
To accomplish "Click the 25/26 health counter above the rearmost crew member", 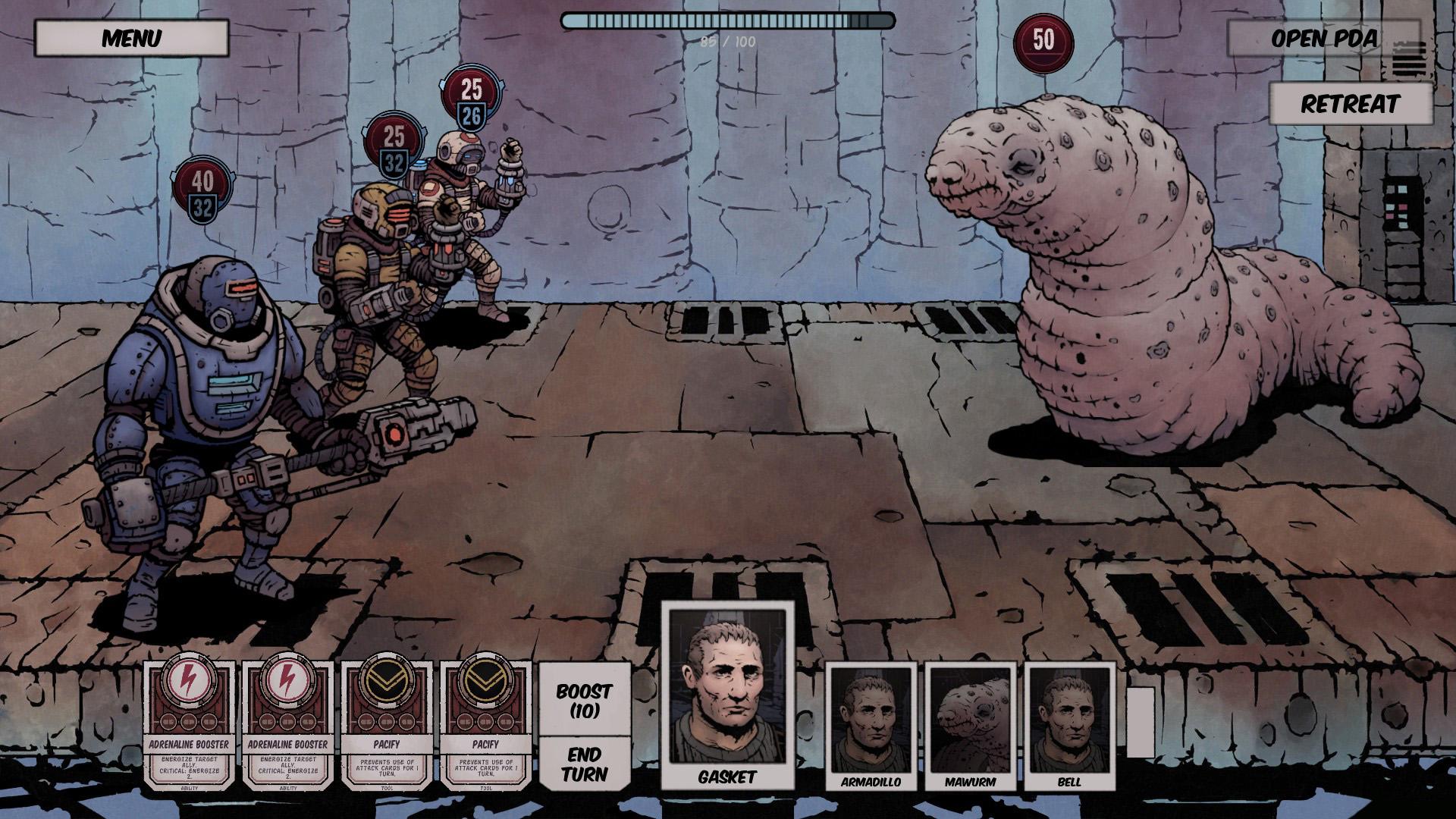I will [470, 99].
